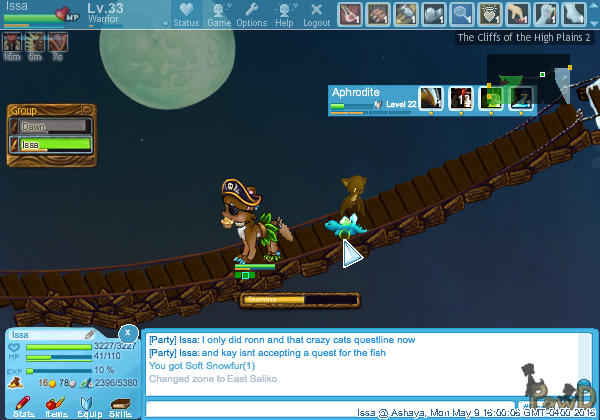Select Issa in the Group list

tap(50, 145)
